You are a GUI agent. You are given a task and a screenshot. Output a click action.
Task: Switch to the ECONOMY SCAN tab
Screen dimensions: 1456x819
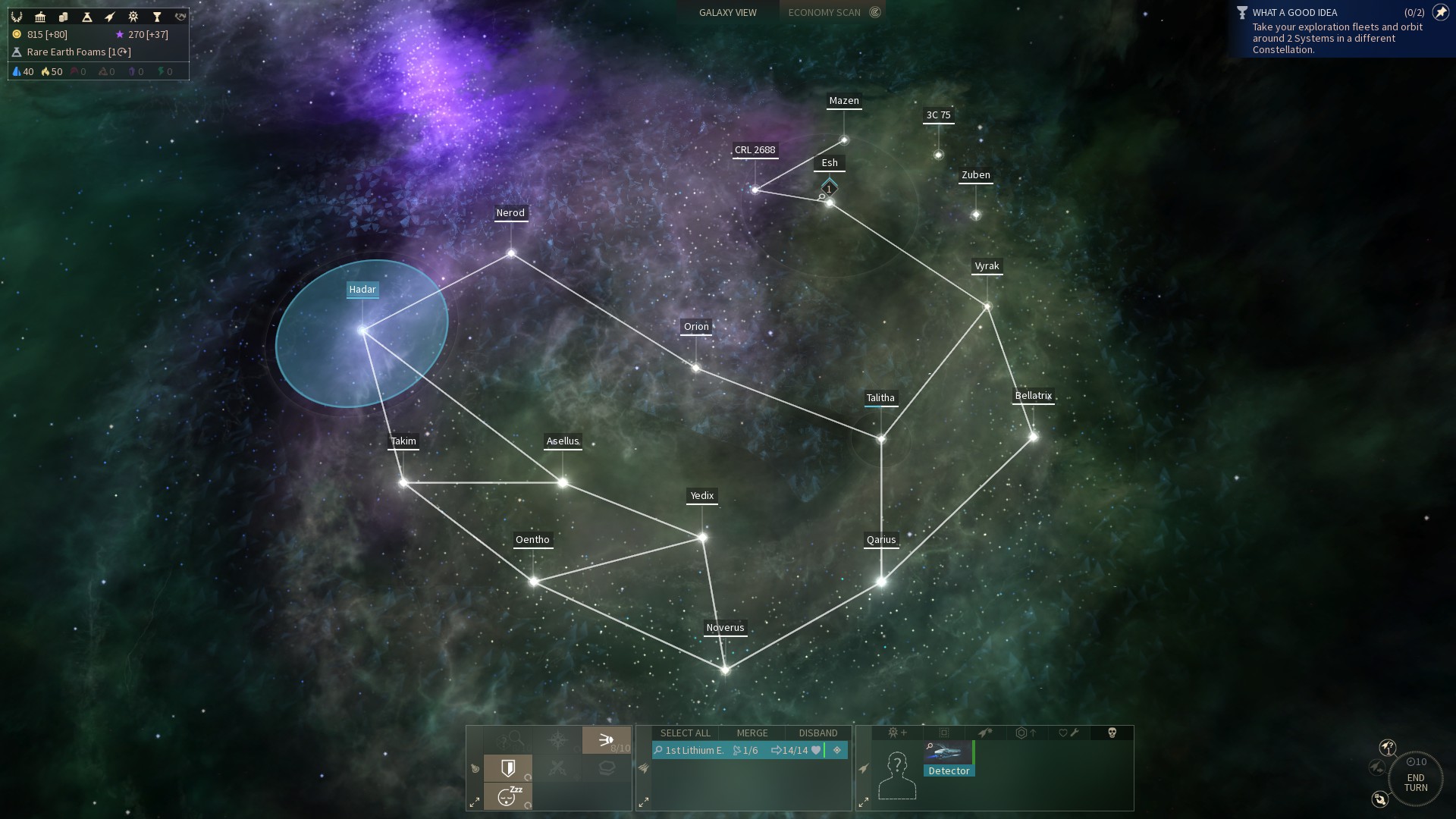tap(825, 12)
